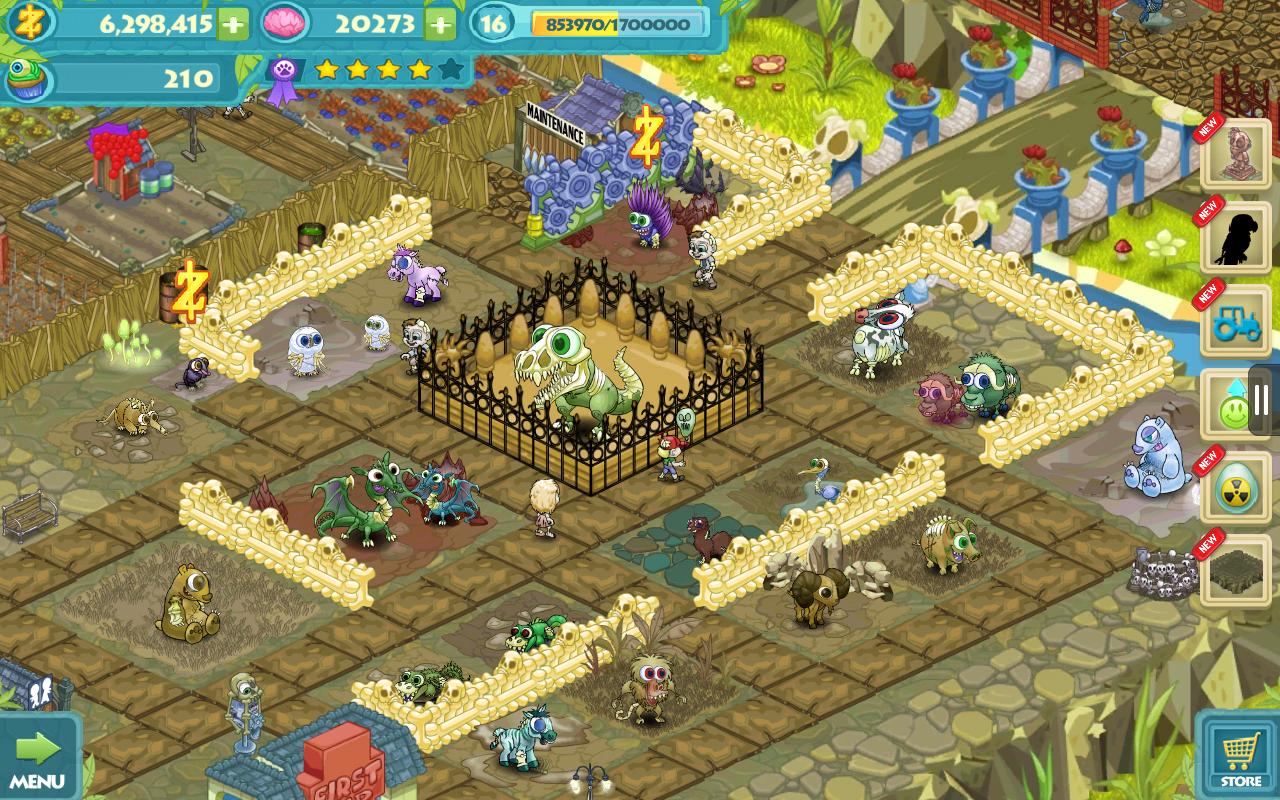The height and width of the screenshot is (800, 1280).
Task: Toggle the fifth teal park rating star
Action: [452, 71]
